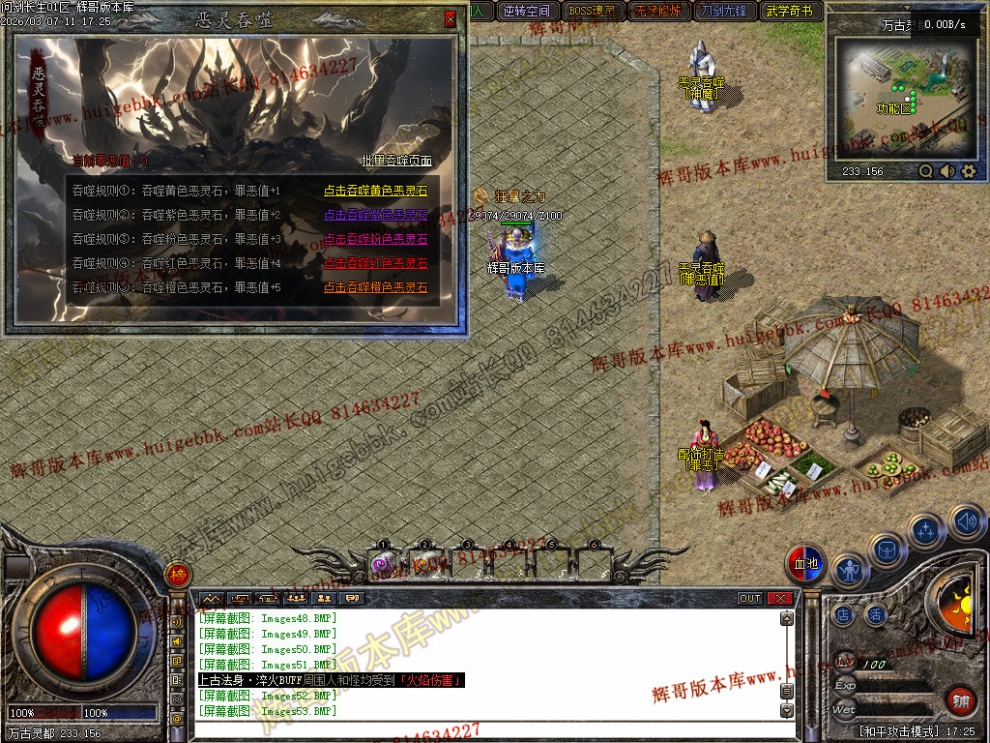Open the 逆转空间 menu button
Screen dimensions: 990x743
[526, 11]
